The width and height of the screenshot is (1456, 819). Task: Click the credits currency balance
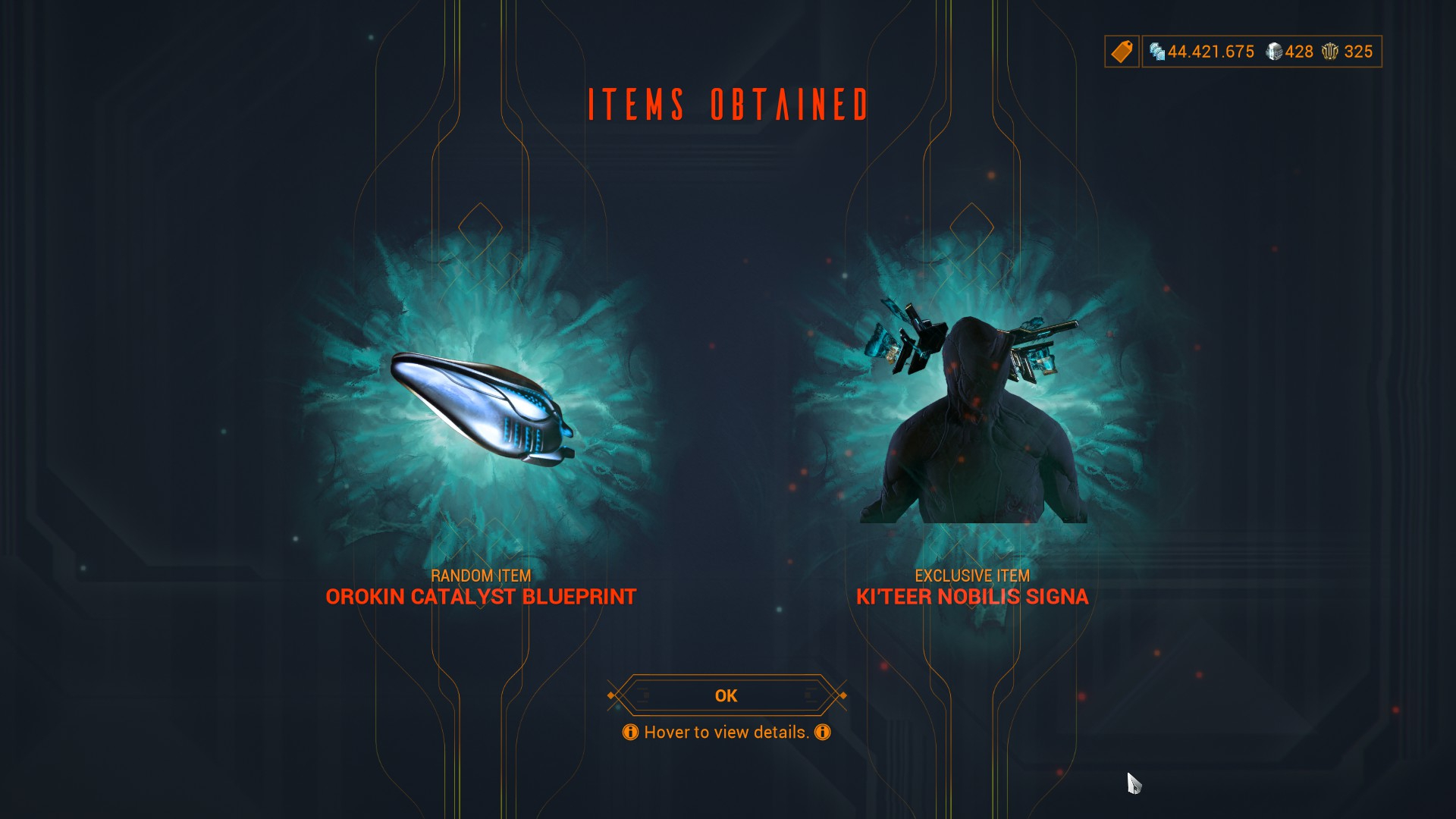[1202, 52]
